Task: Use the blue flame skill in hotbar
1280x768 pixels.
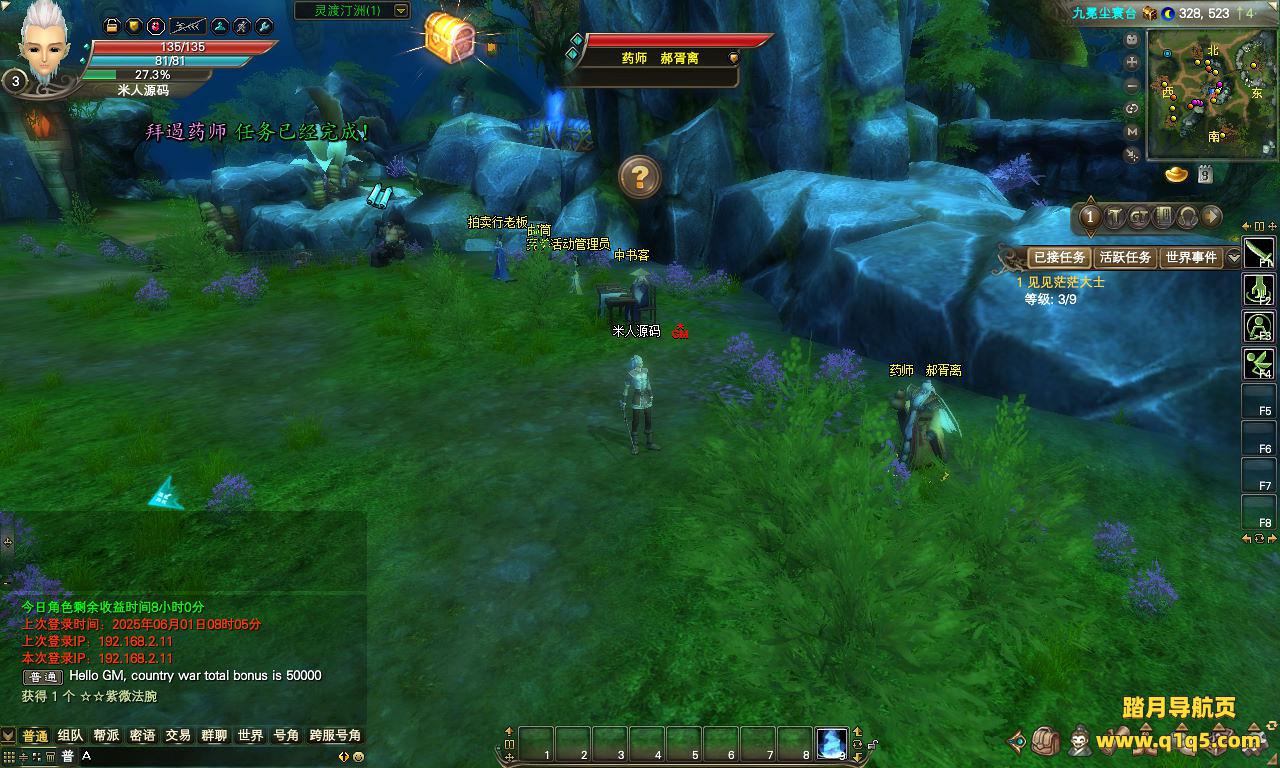Action: (831, 743)
